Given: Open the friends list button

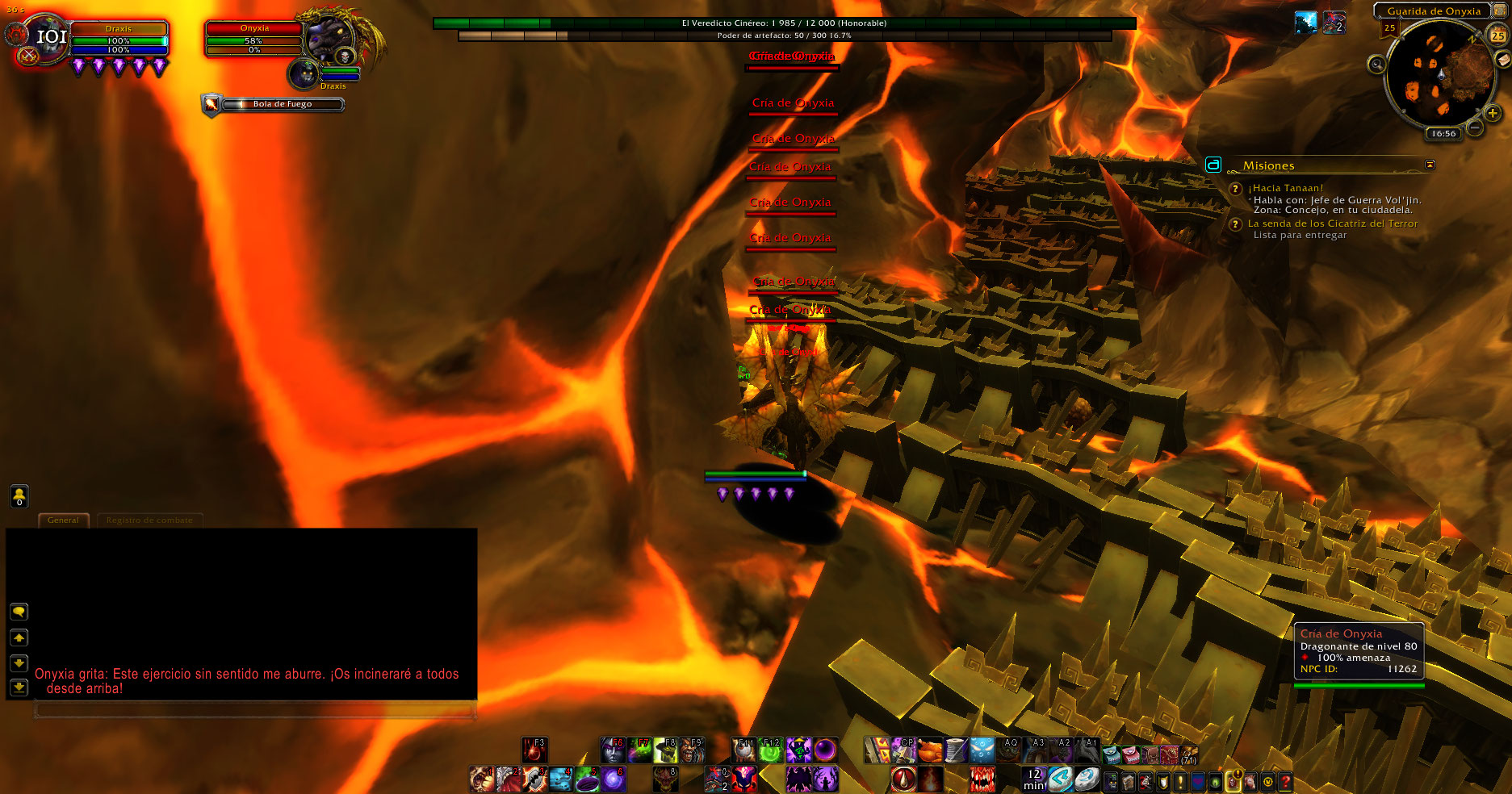Looking at the screenshot, I should click(19, 496).
